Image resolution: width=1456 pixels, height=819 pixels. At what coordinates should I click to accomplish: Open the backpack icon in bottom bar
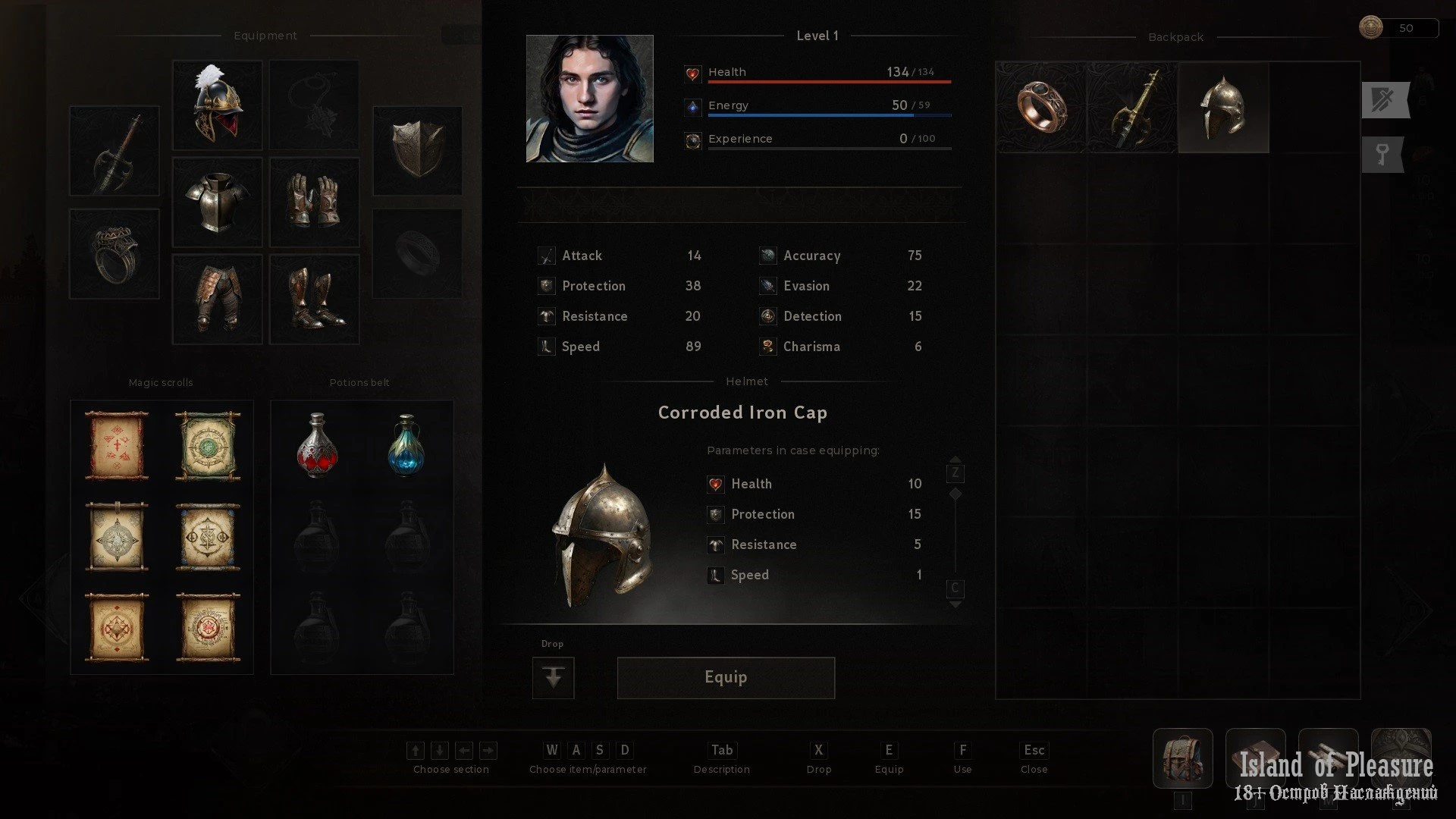click(1182, 758)
